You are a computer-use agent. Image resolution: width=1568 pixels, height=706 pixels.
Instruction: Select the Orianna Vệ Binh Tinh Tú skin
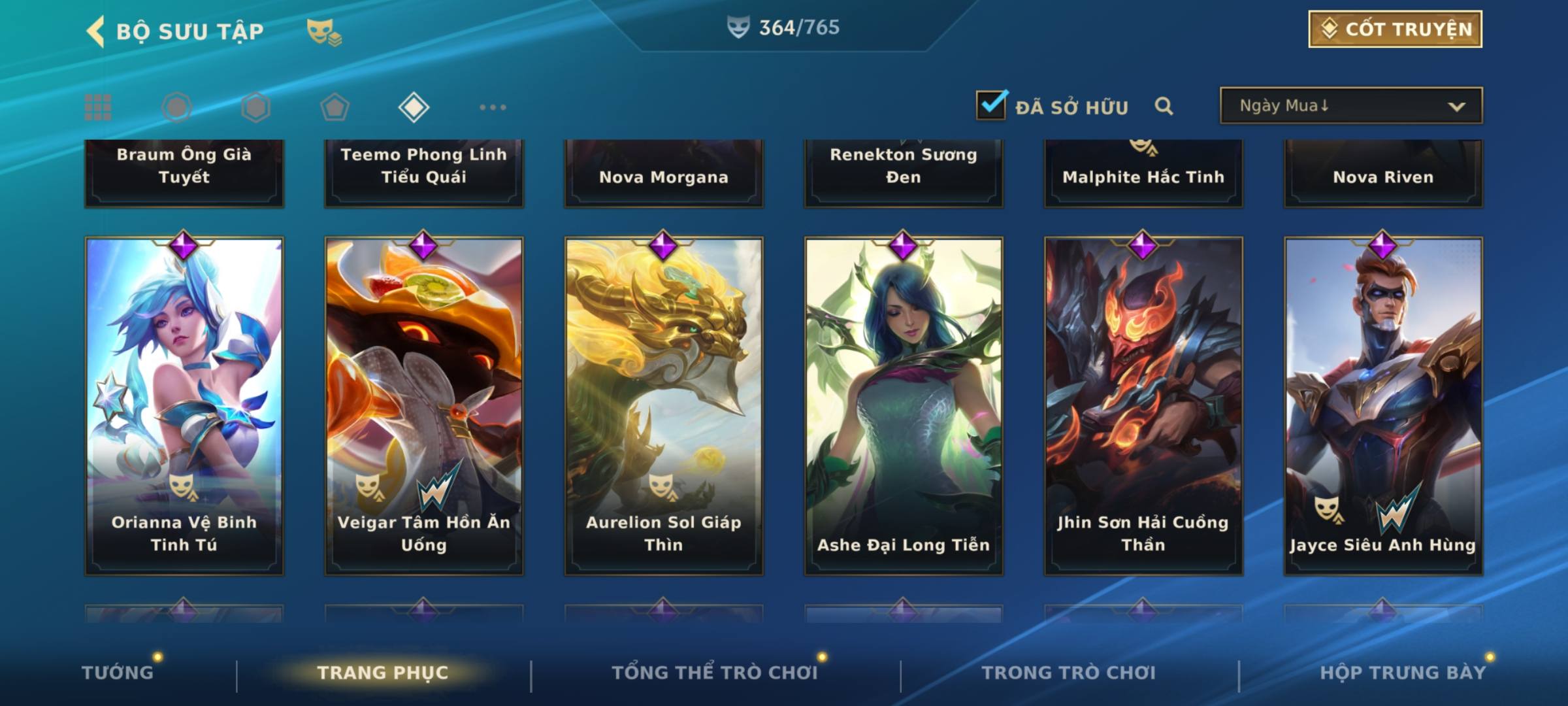pyautogui.click(x=184, y=405)
